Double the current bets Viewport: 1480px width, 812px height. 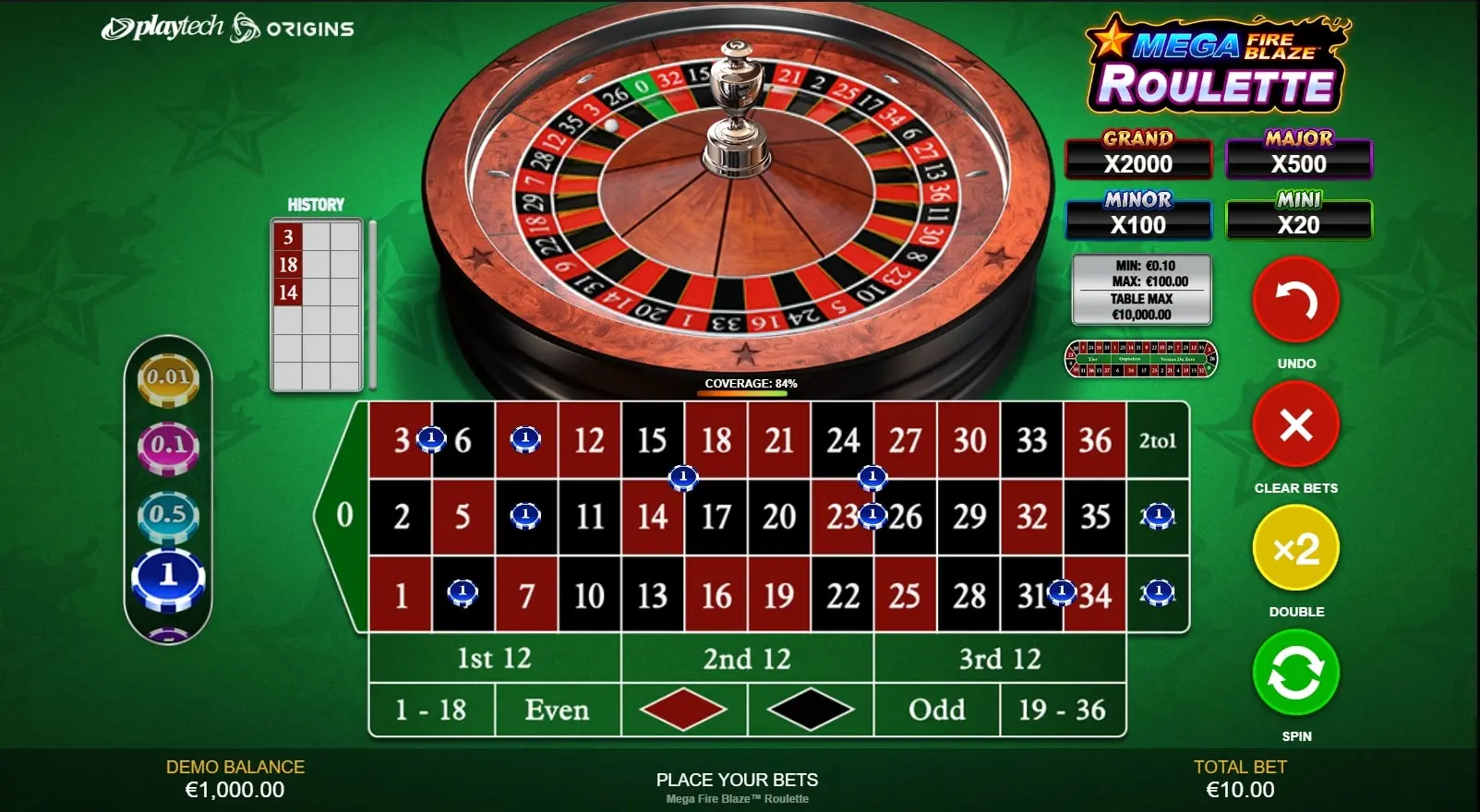pyautogui.click(x=1295, y=549)
